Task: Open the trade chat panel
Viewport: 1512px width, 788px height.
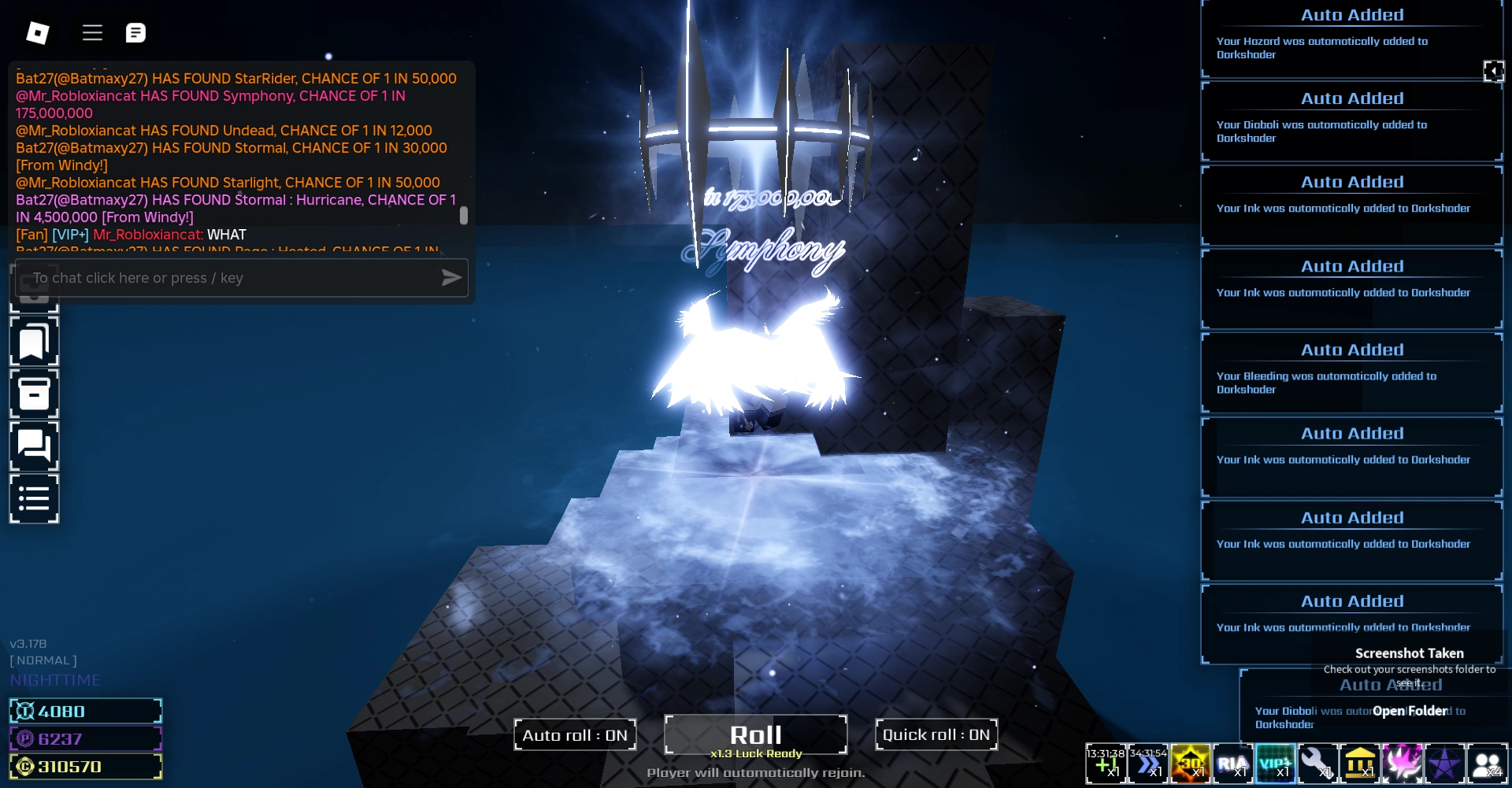Action: pyautogui.click(x=34, y=446)
